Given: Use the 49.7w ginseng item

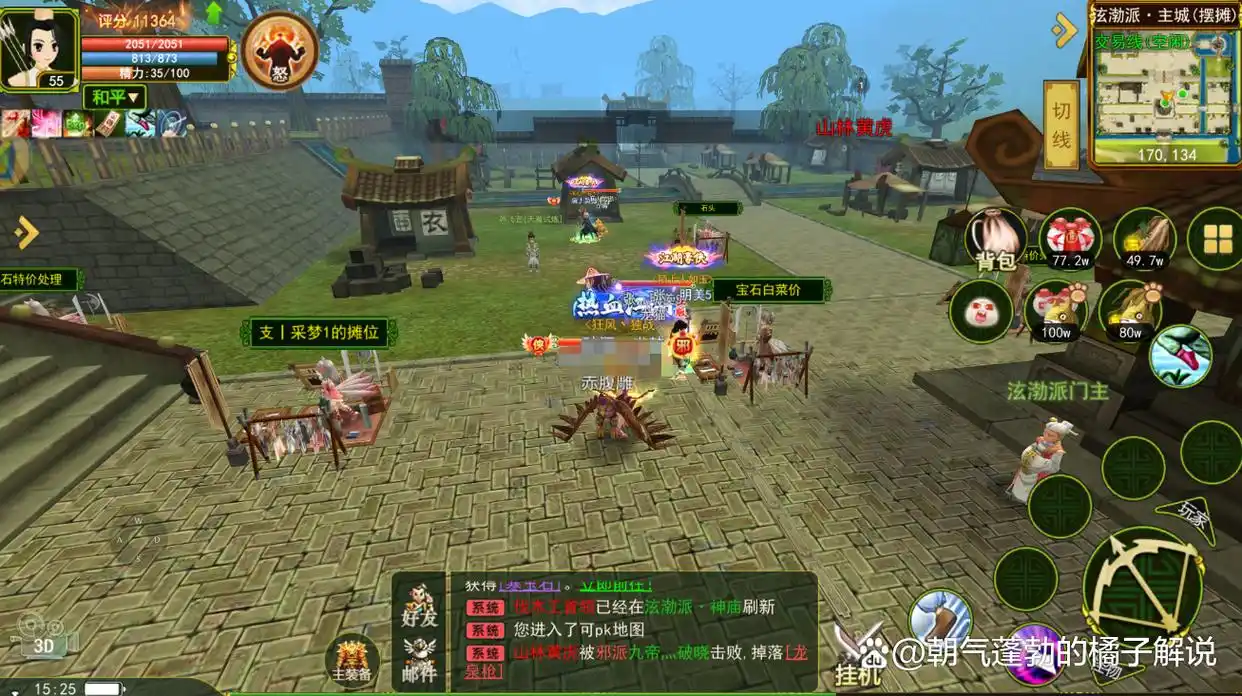Looking at the screenshot, I should point(1144,239).
